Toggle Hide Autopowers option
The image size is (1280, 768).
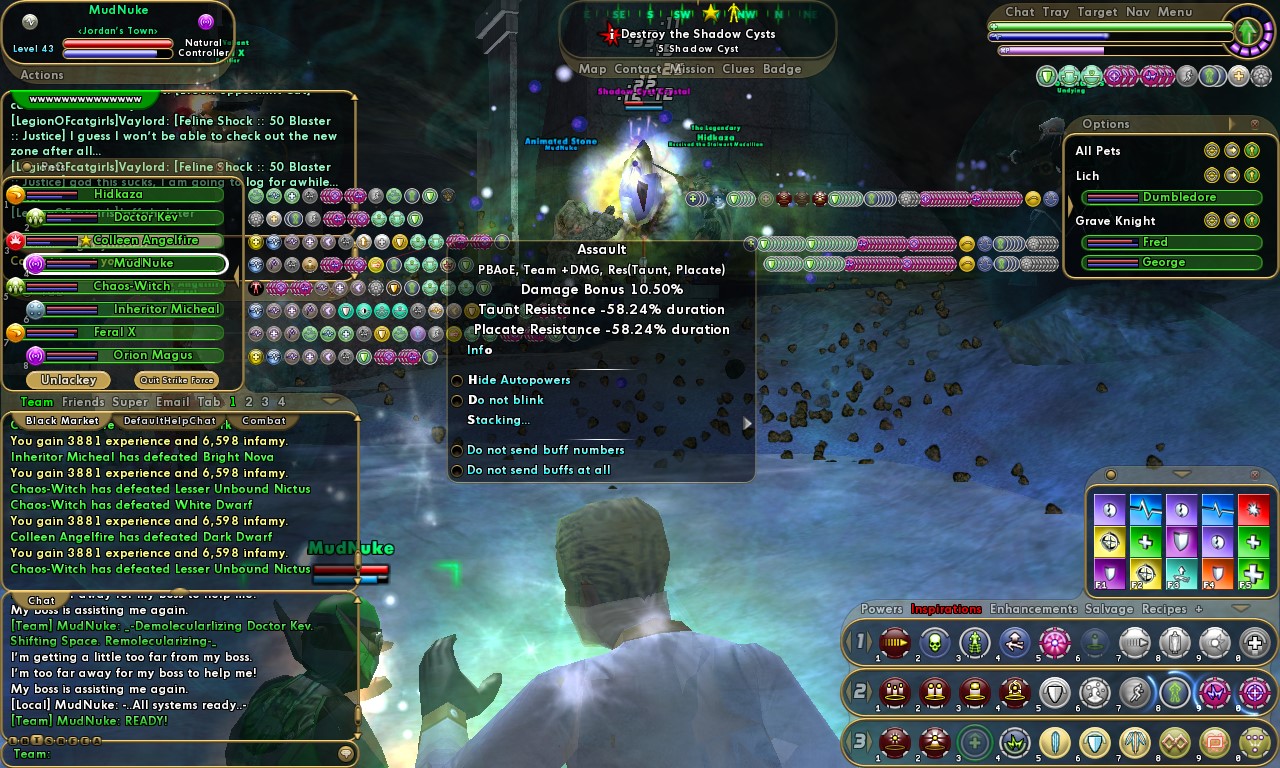[518, 380]
